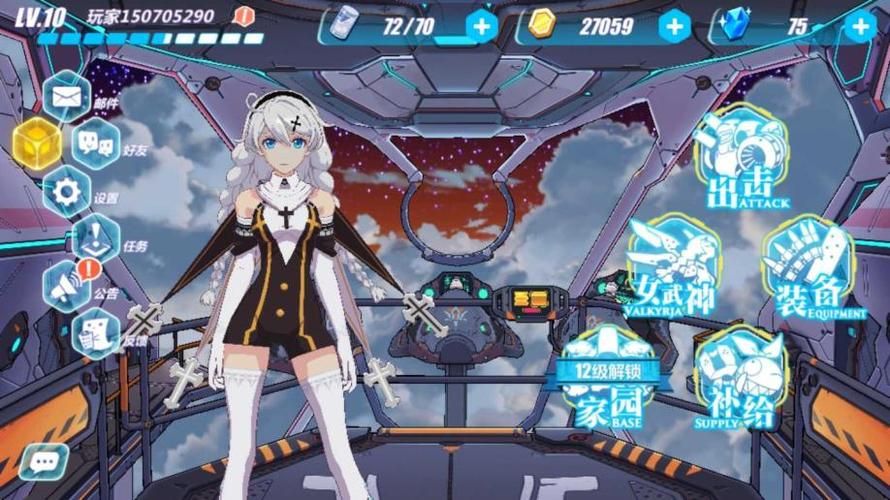Screen dimensions: 890x500
Task: Open the 设置 settings gear
Action: coord(67,192)
